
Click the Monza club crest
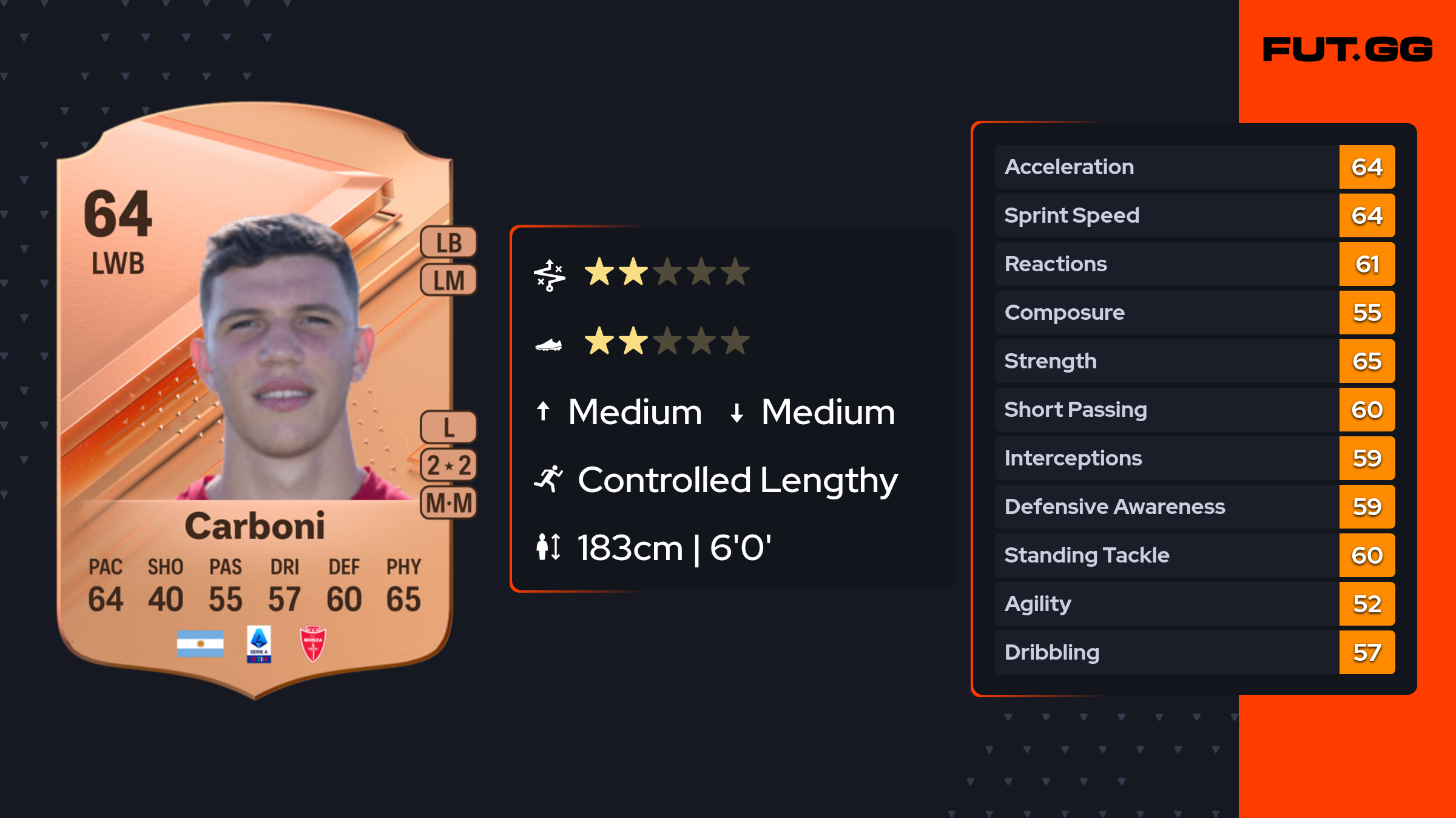[x=313, y=644]
